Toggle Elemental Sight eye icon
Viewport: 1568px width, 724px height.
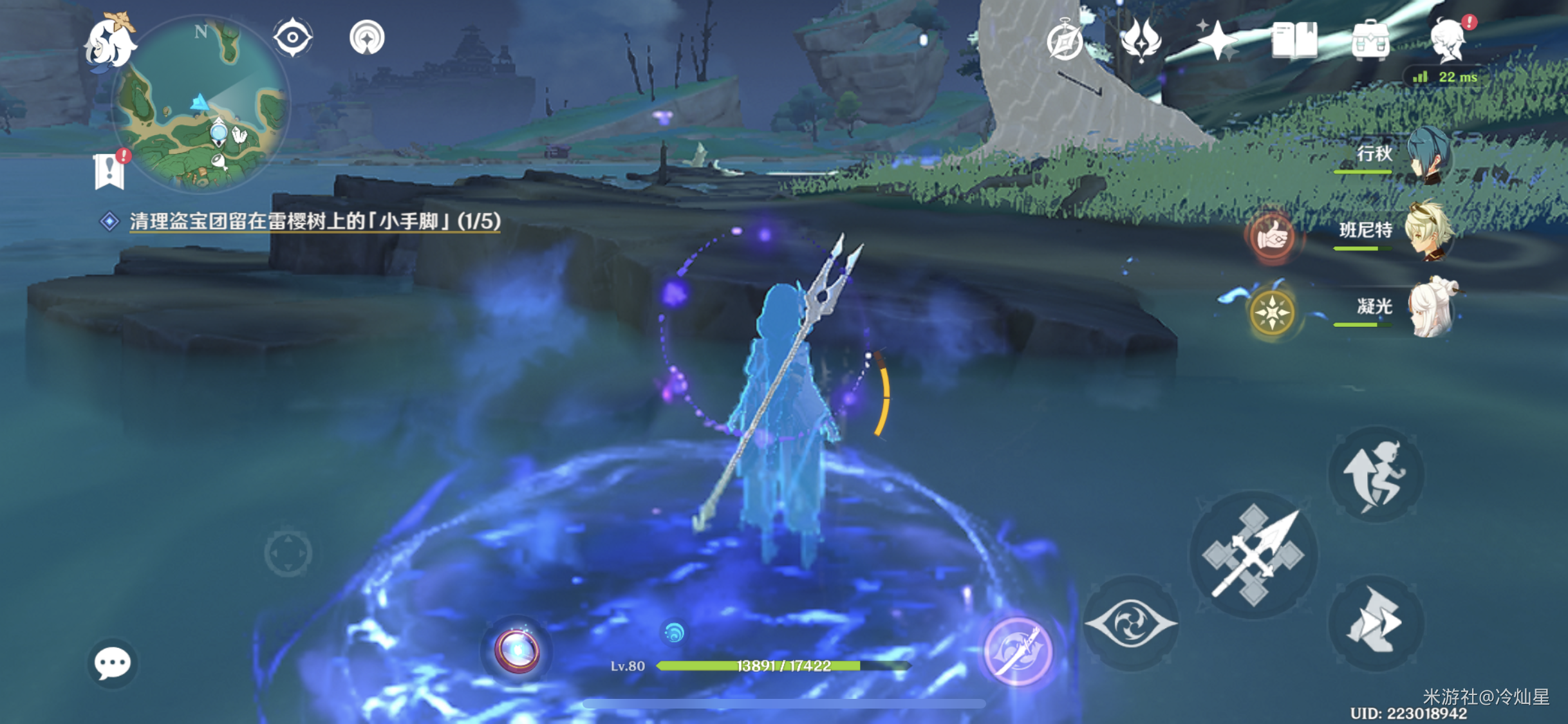[293, 37]
